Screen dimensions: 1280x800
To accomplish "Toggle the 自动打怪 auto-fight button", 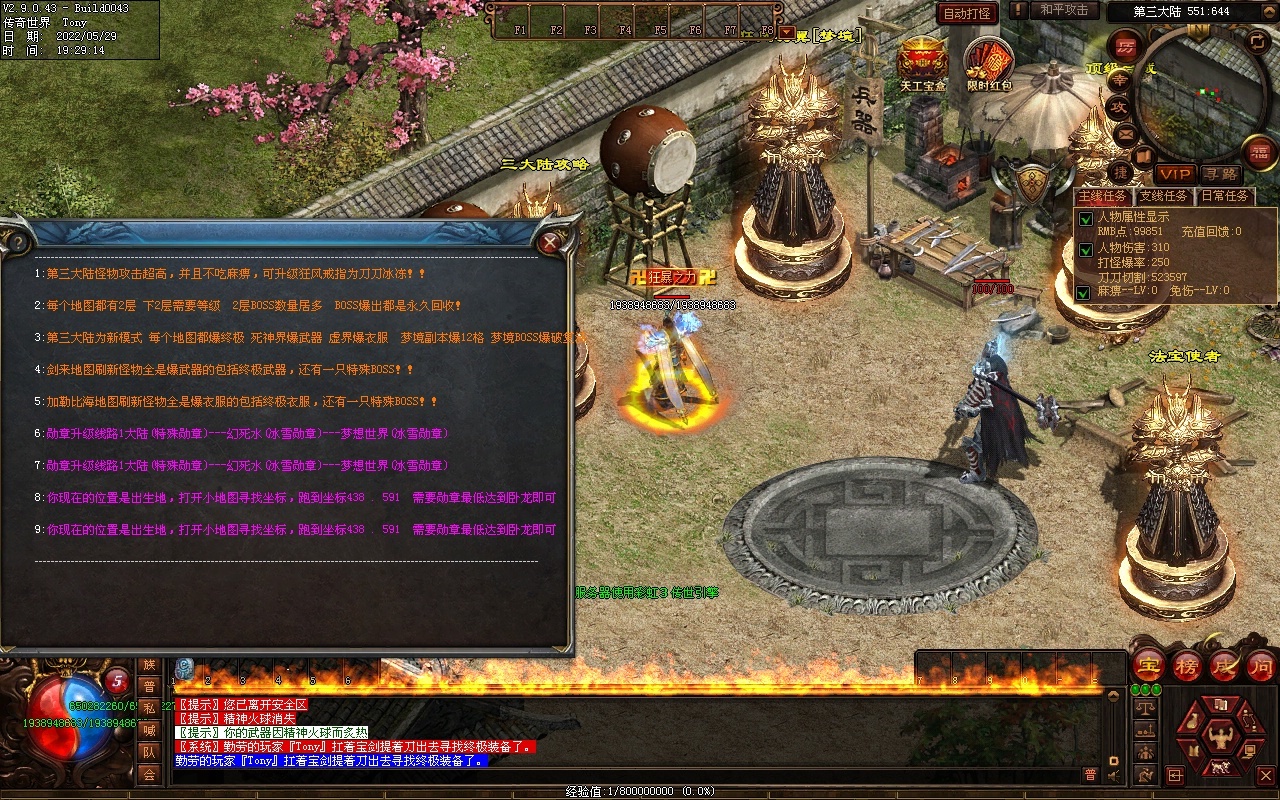I will pos(967,13).
